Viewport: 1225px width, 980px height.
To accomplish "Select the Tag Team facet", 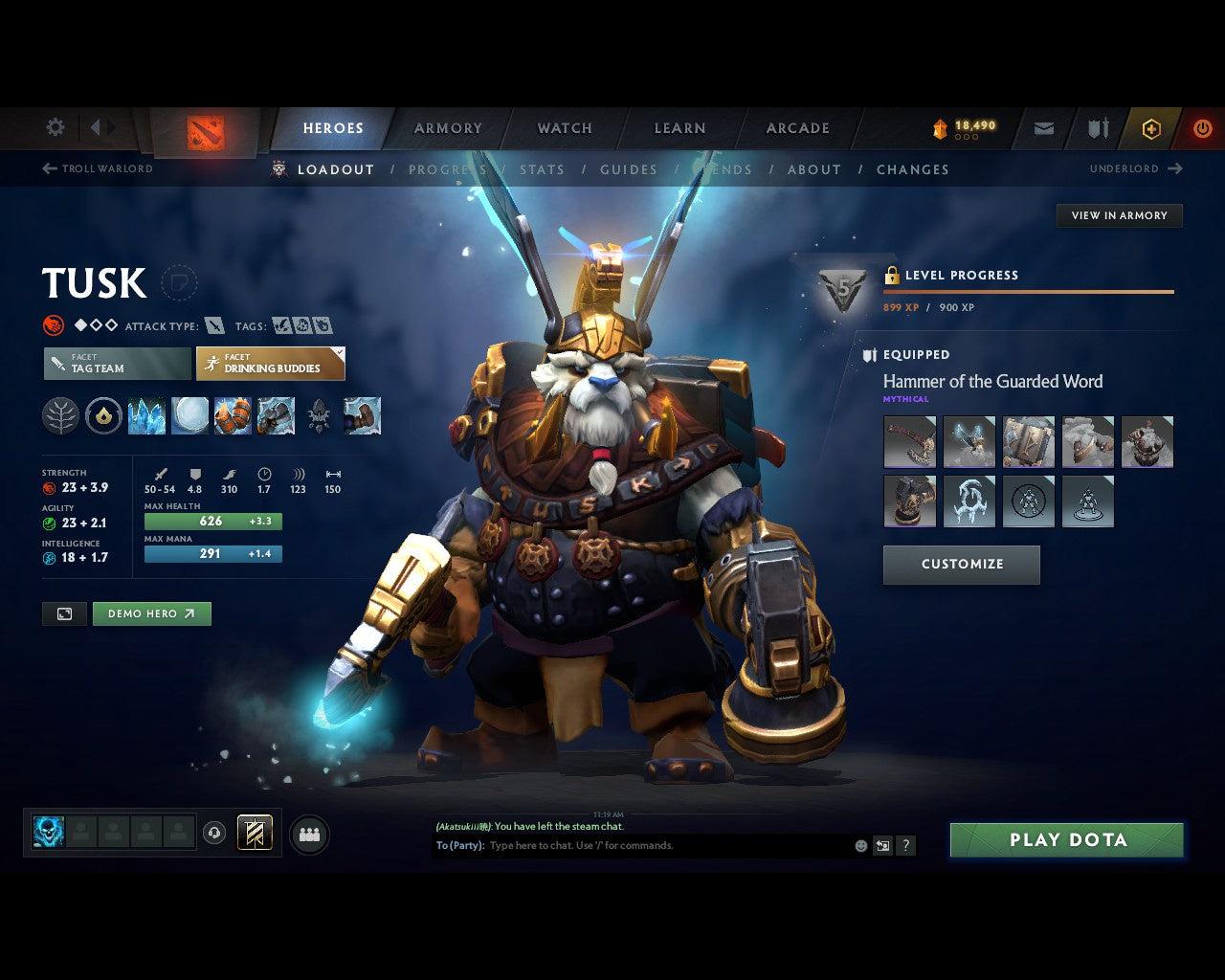I will tap(116, 364).
